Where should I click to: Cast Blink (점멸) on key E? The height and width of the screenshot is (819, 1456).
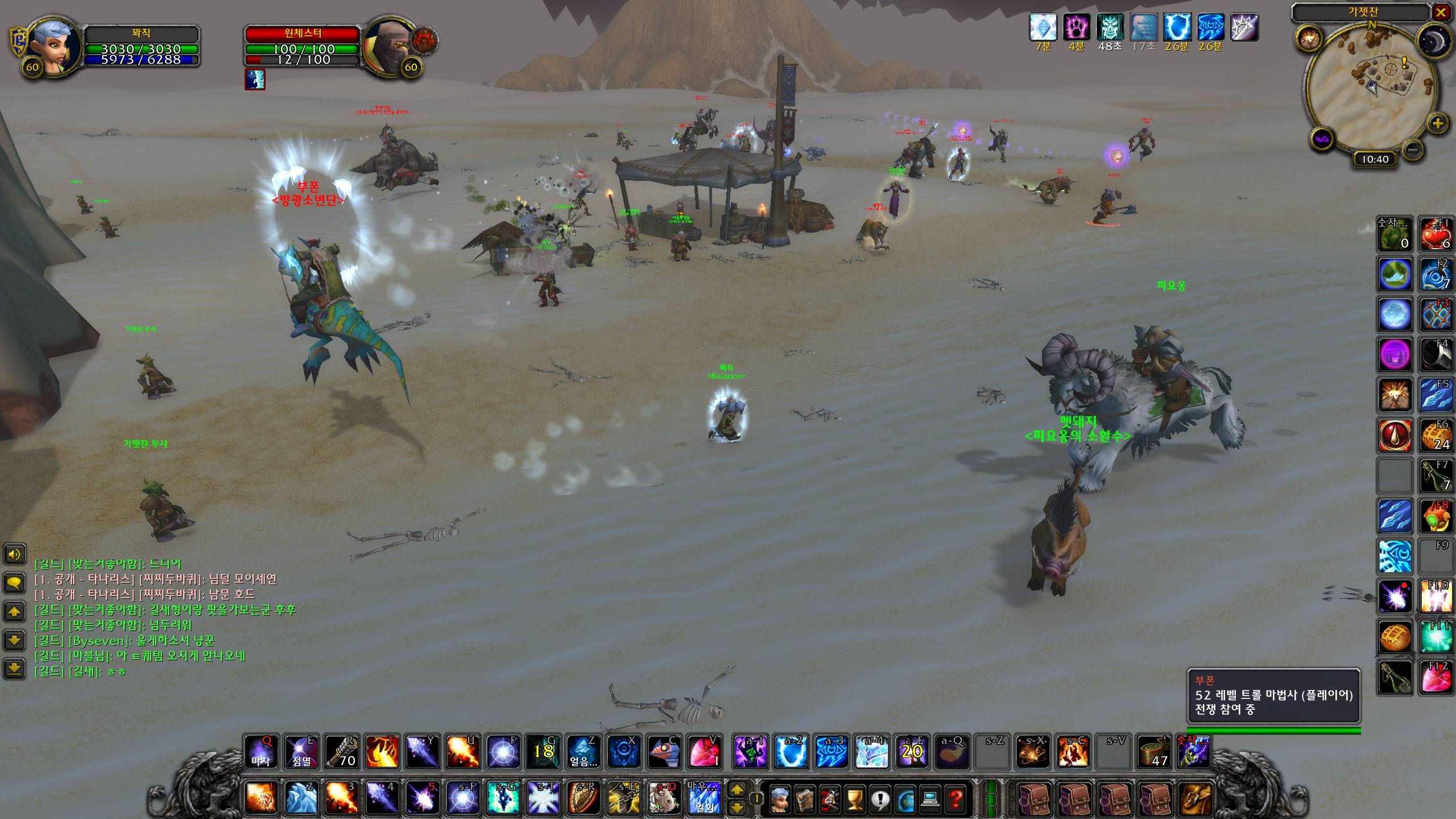(x=301, y=752)
